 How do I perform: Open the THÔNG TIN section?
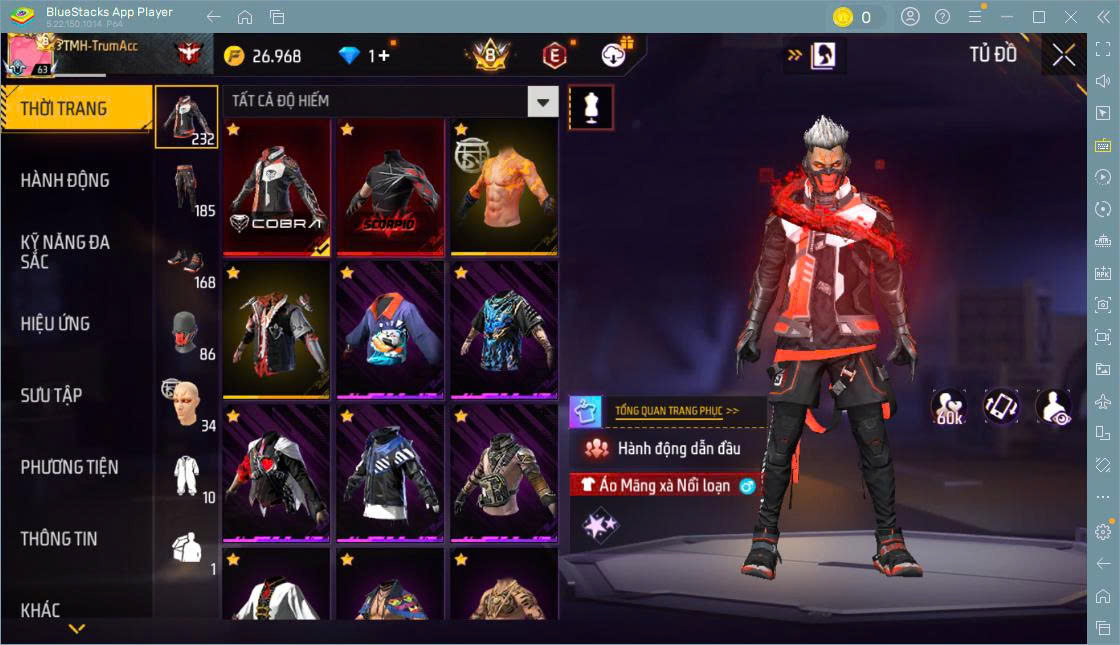pyautogui.click(x=60, y=539)
